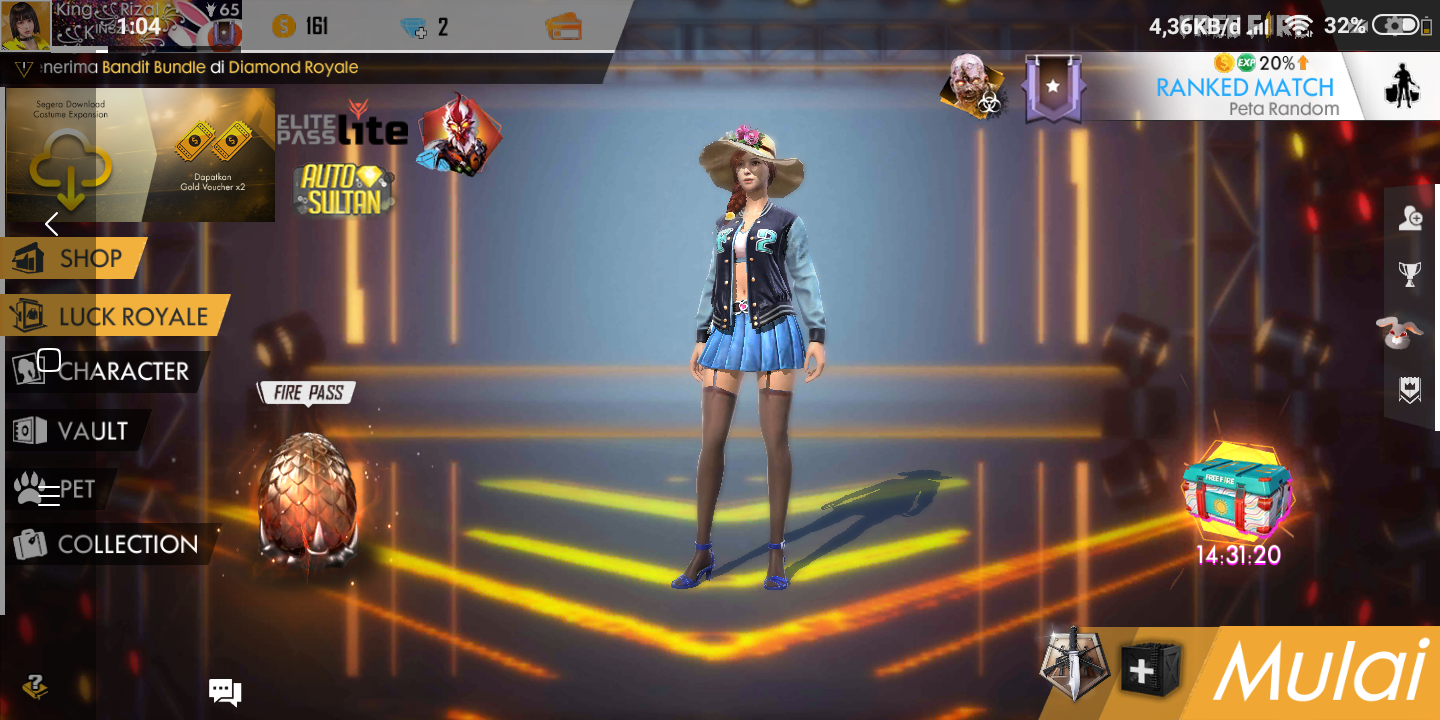Click the add friend icon
The image size is (1440, 720).
(1410, 219)
